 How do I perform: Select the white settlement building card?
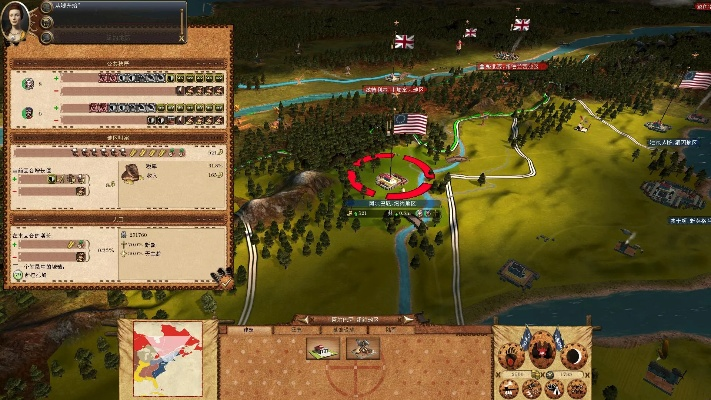(322, 348)
